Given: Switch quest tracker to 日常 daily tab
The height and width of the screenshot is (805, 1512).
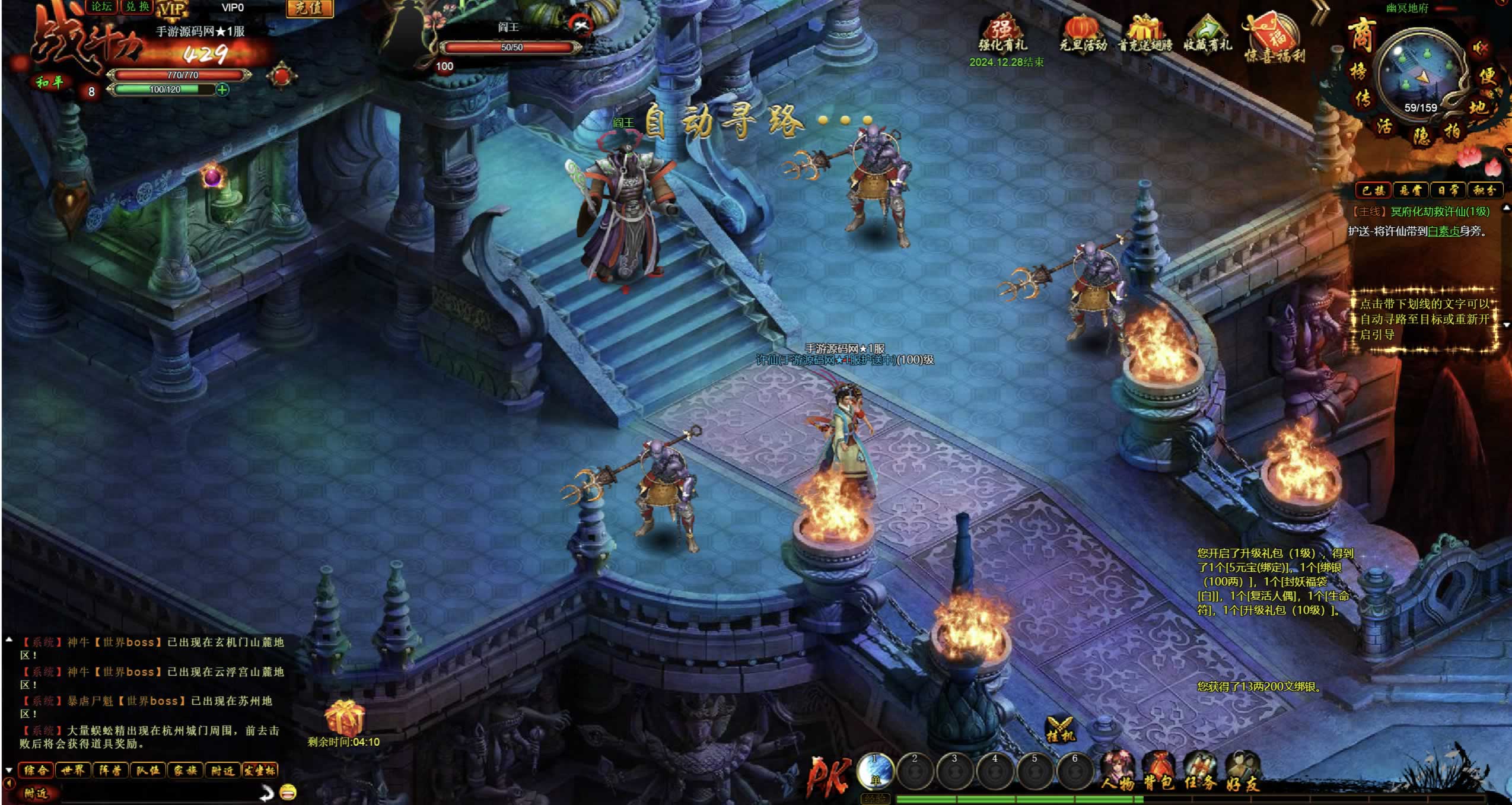Looking at the screenshot, I should coord(1447,190).
